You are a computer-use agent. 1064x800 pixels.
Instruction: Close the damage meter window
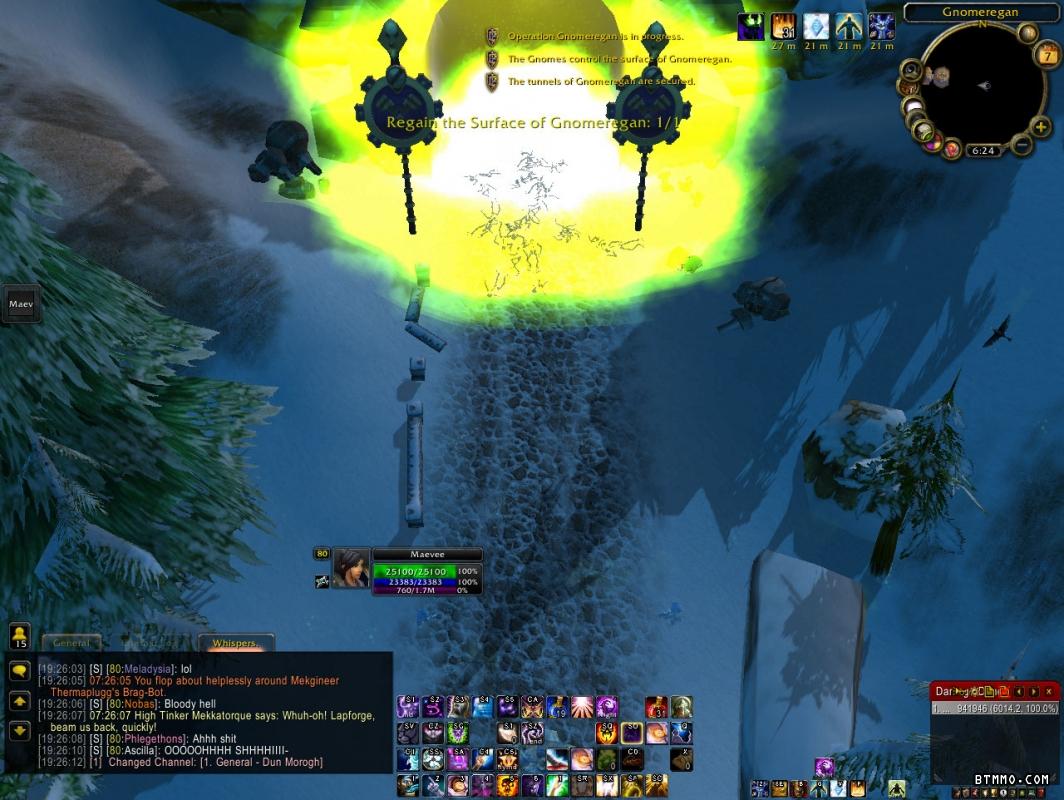point(1048,691)
